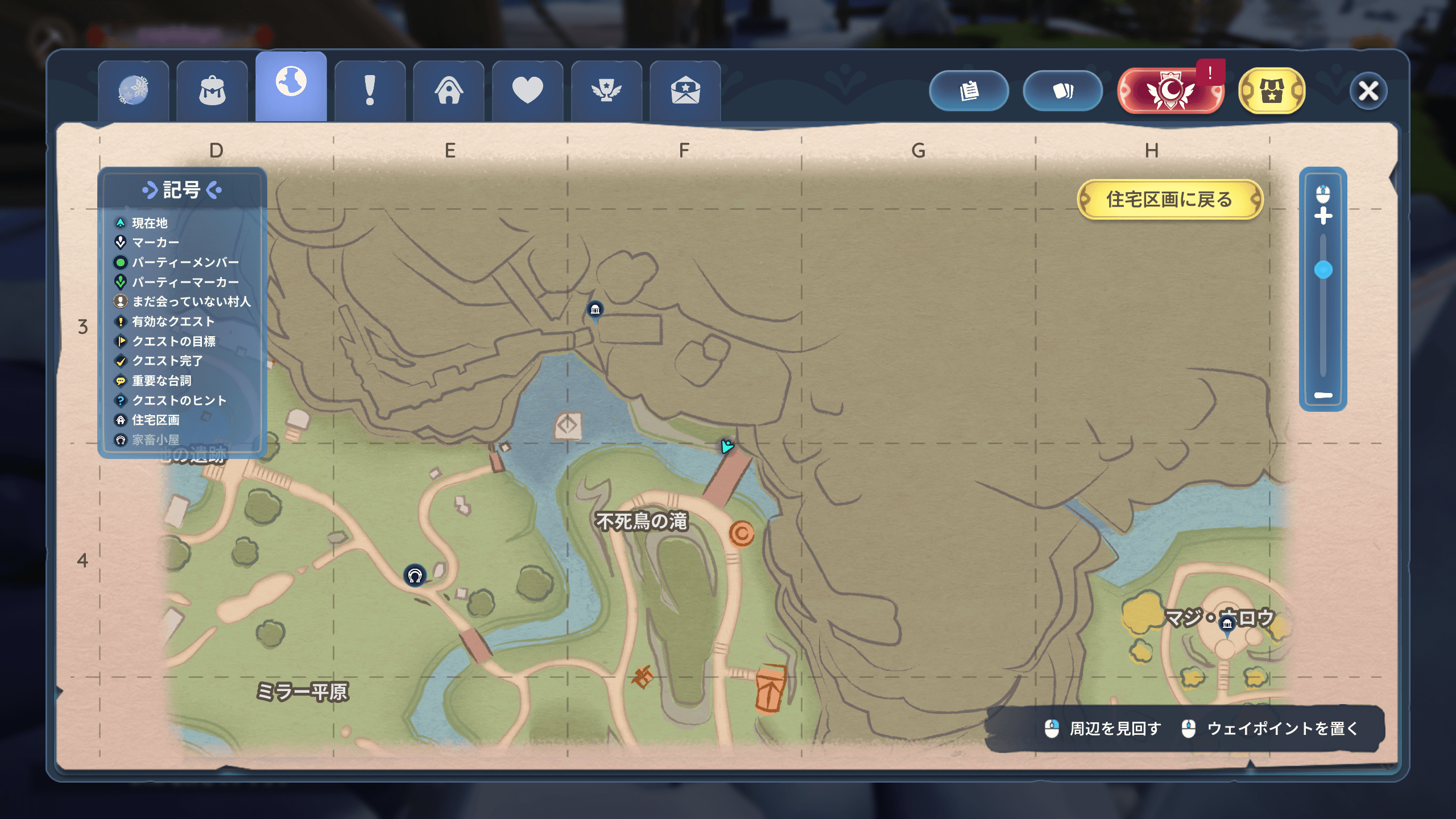Switch to the exclamation mark quest tab

coord(370,91)
